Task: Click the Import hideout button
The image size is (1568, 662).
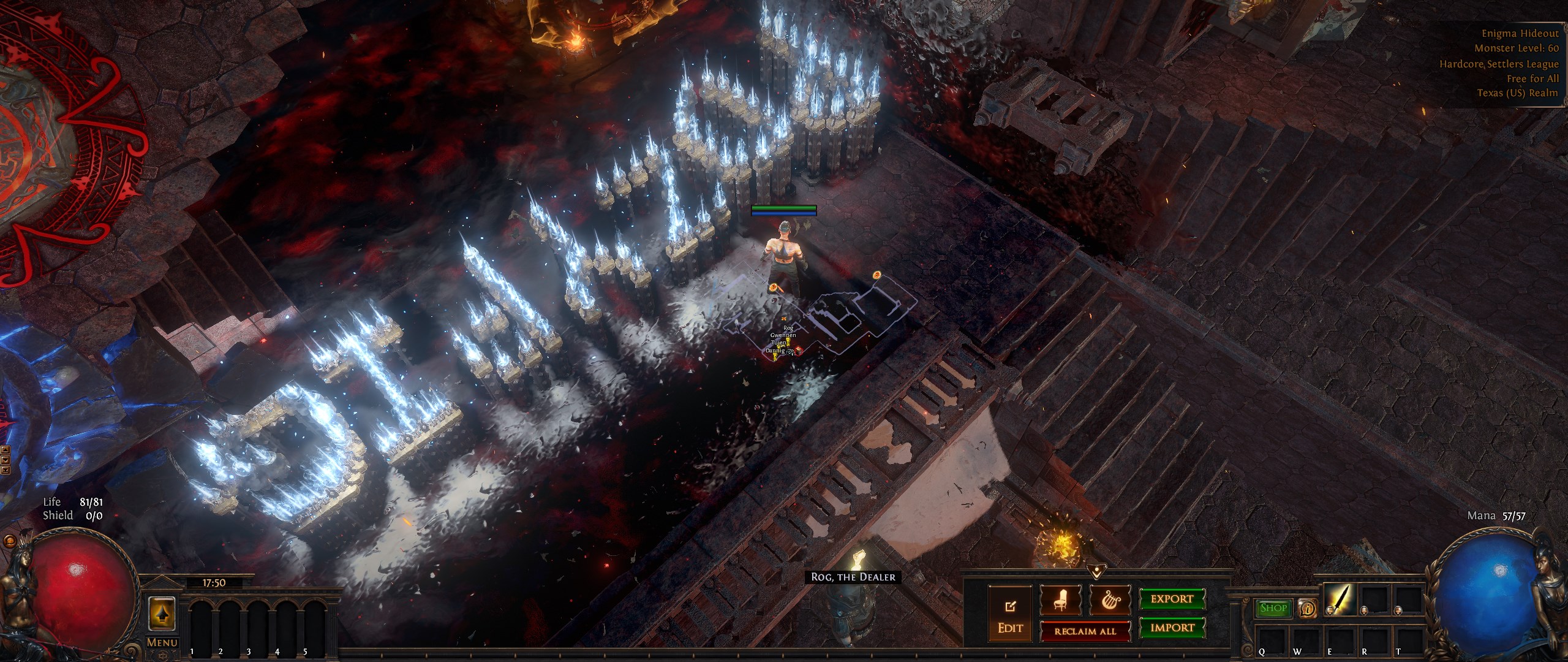Action: tap(1172, 628)
